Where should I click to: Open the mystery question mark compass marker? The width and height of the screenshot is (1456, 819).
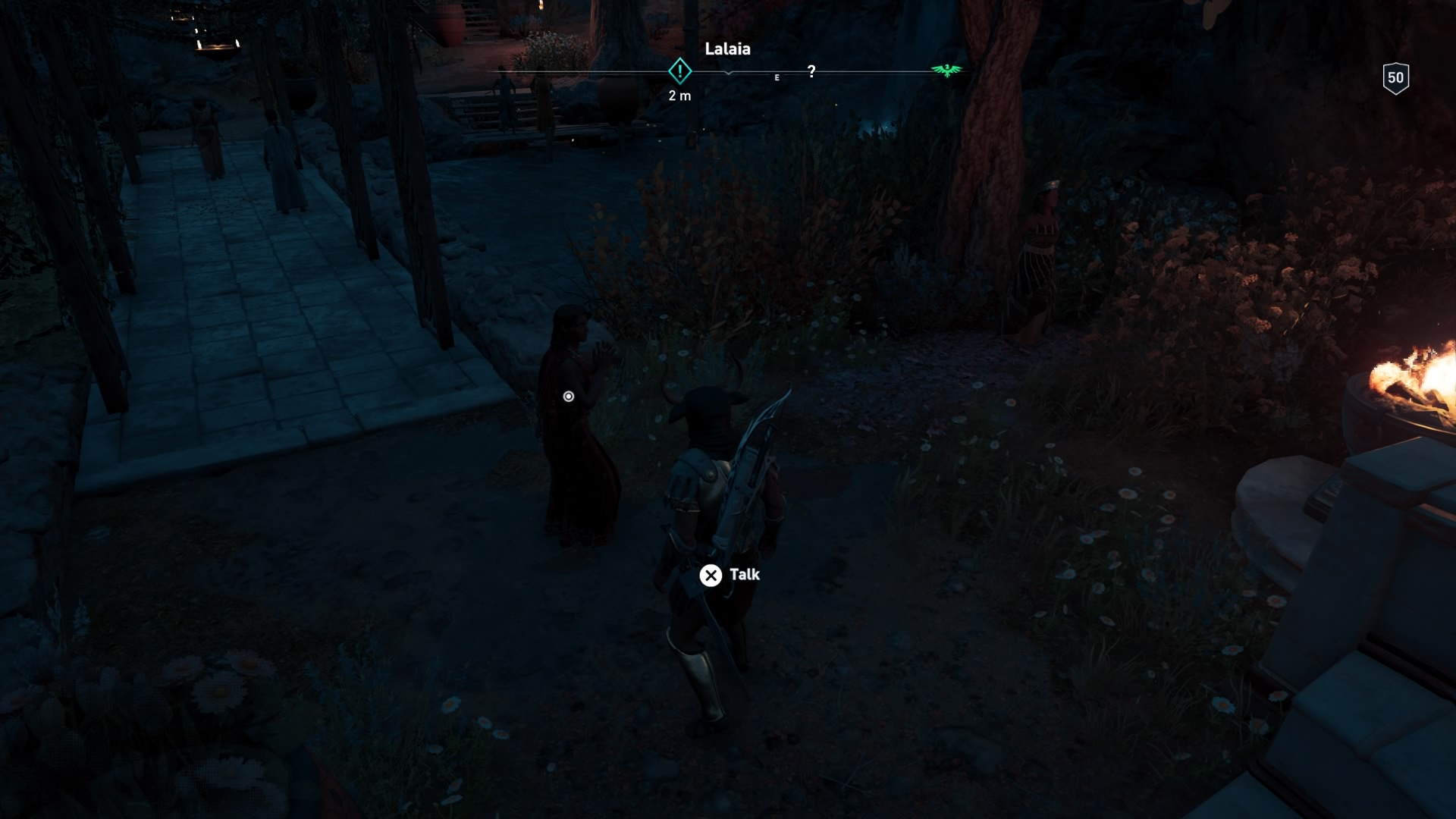click(x=813, y=70)
